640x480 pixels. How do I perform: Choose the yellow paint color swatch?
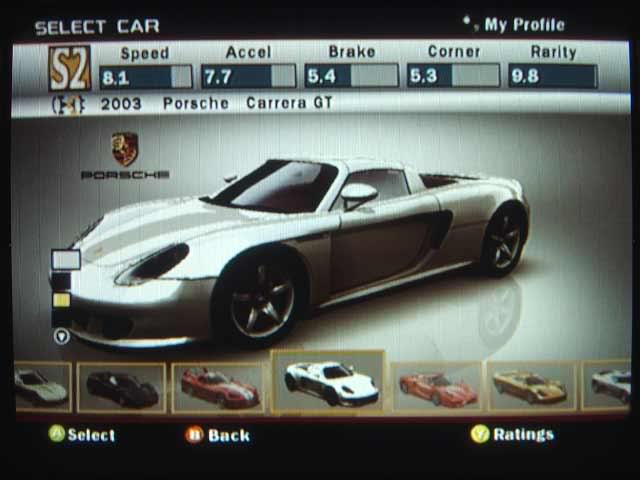62,300
